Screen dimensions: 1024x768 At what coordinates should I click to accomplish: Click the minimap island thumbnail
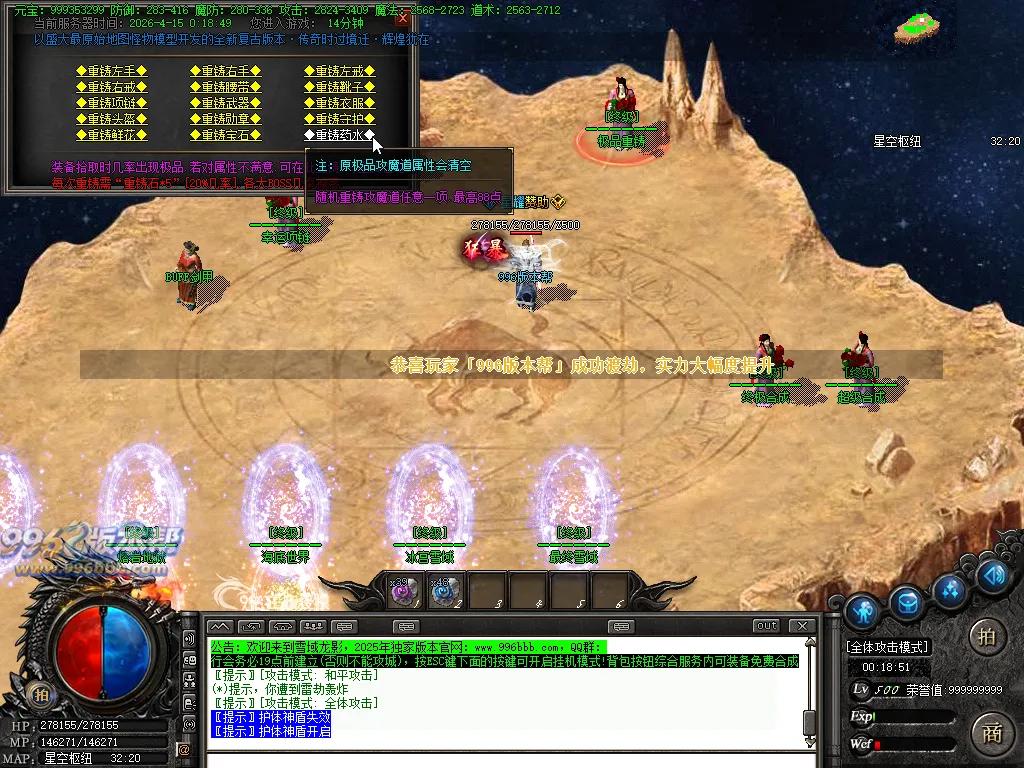[923, 27]
